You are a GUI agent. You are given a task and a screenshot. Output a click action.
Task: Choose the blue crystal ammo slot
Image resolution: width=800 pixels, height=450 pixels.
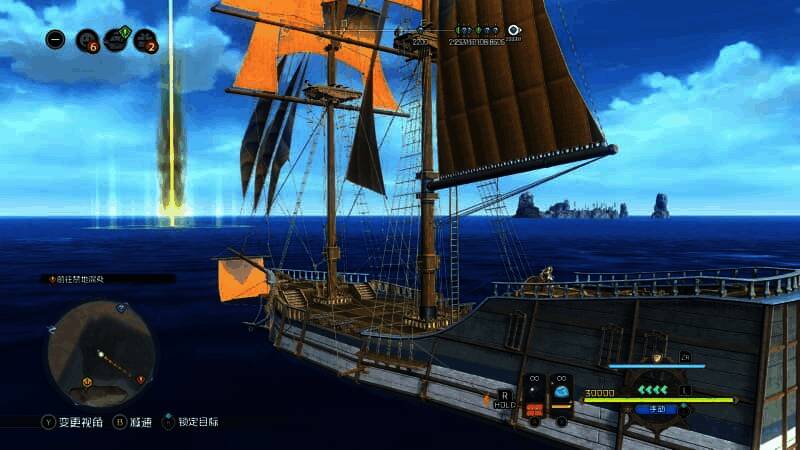point(561,393)
